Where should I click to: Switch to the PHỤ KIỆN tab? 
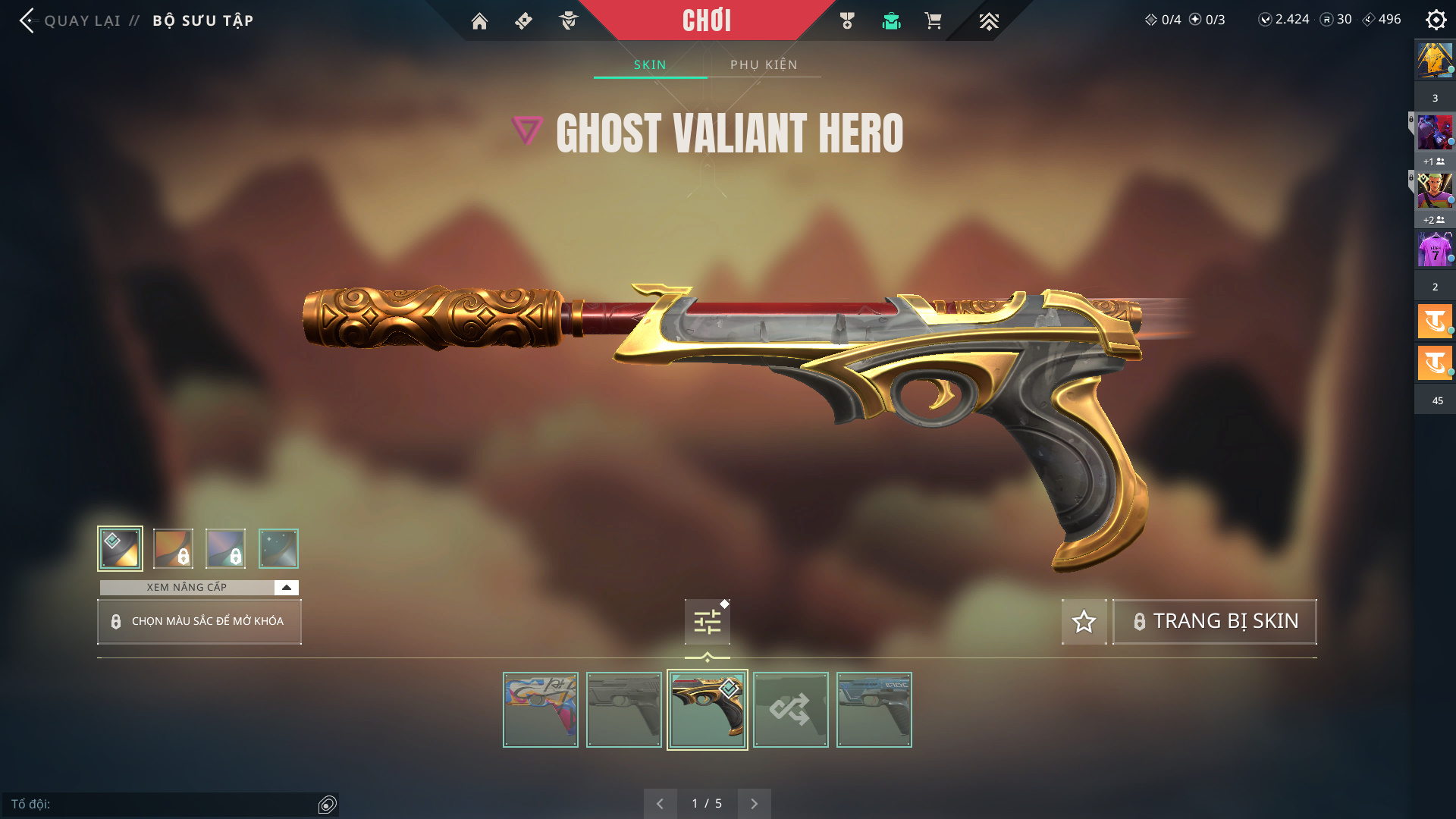pos(764,64)
